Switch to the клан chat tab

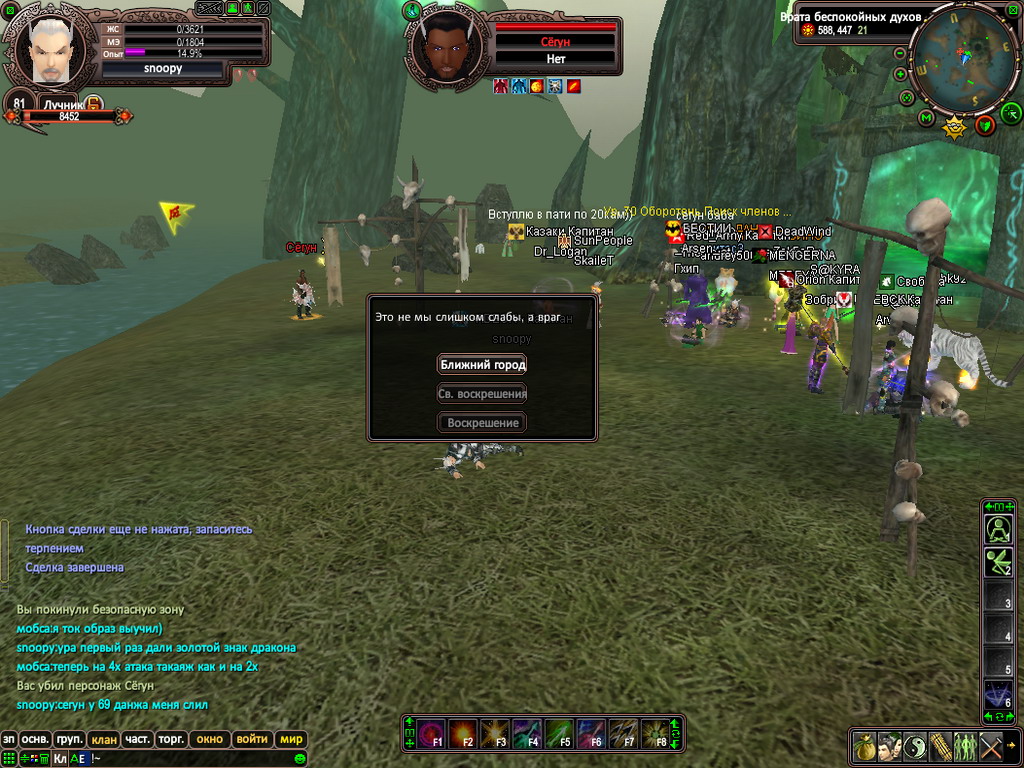point(103,740)
